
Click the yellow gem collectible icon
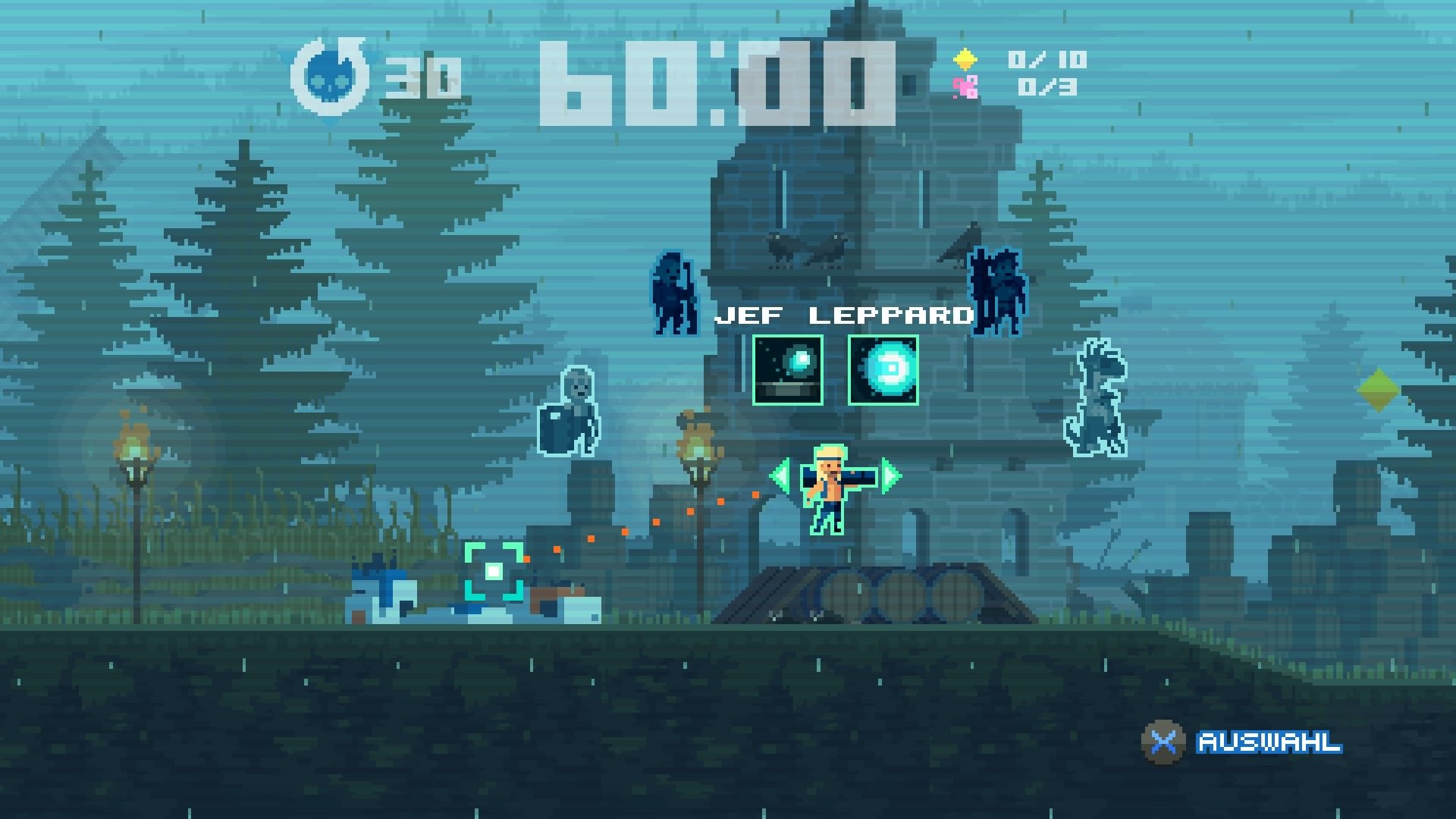coord(965,57)
